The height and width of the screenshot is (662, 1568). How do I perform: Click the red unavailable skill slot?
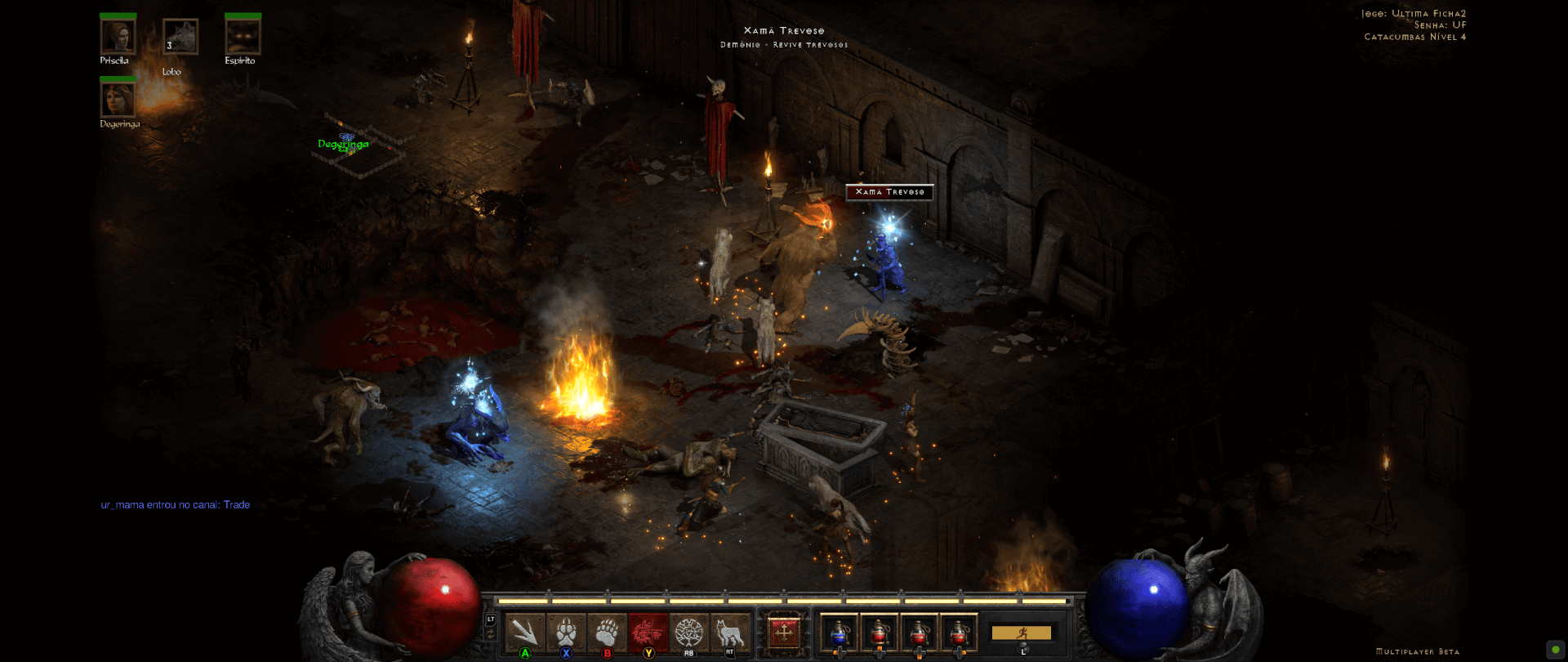pos(648,632)
